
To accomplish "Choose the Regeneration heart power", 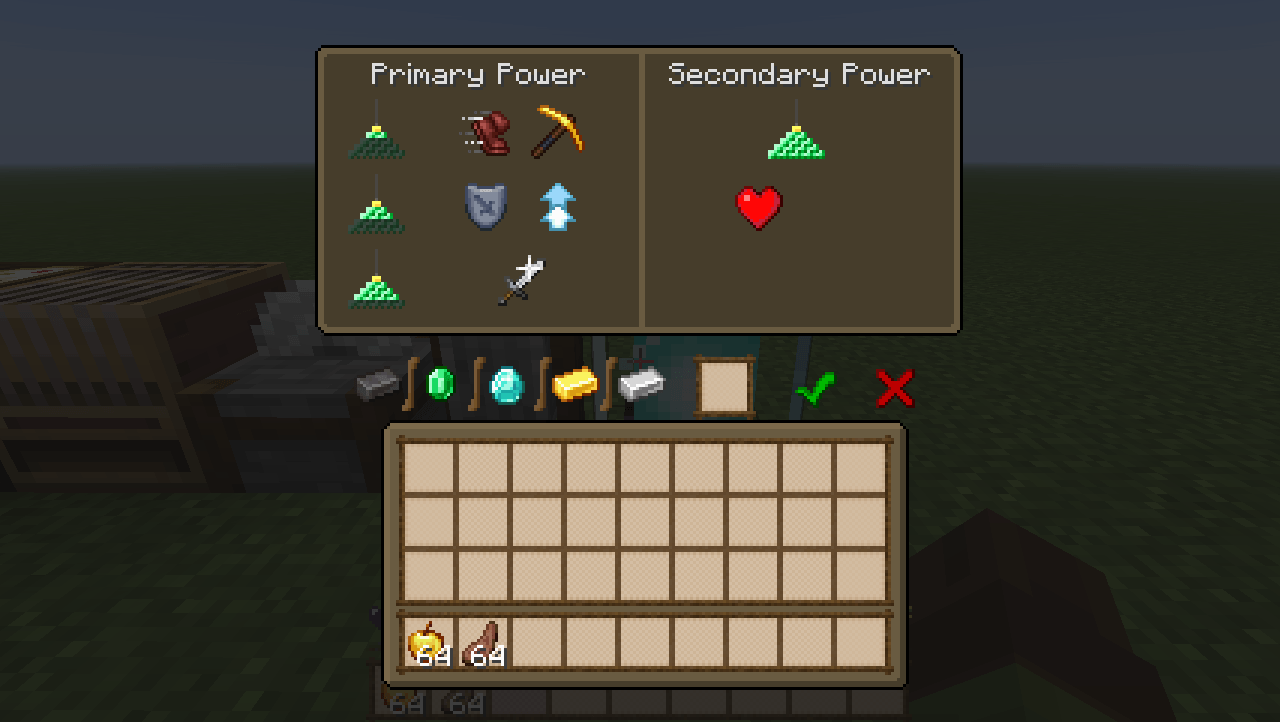I will coord(760,208).
